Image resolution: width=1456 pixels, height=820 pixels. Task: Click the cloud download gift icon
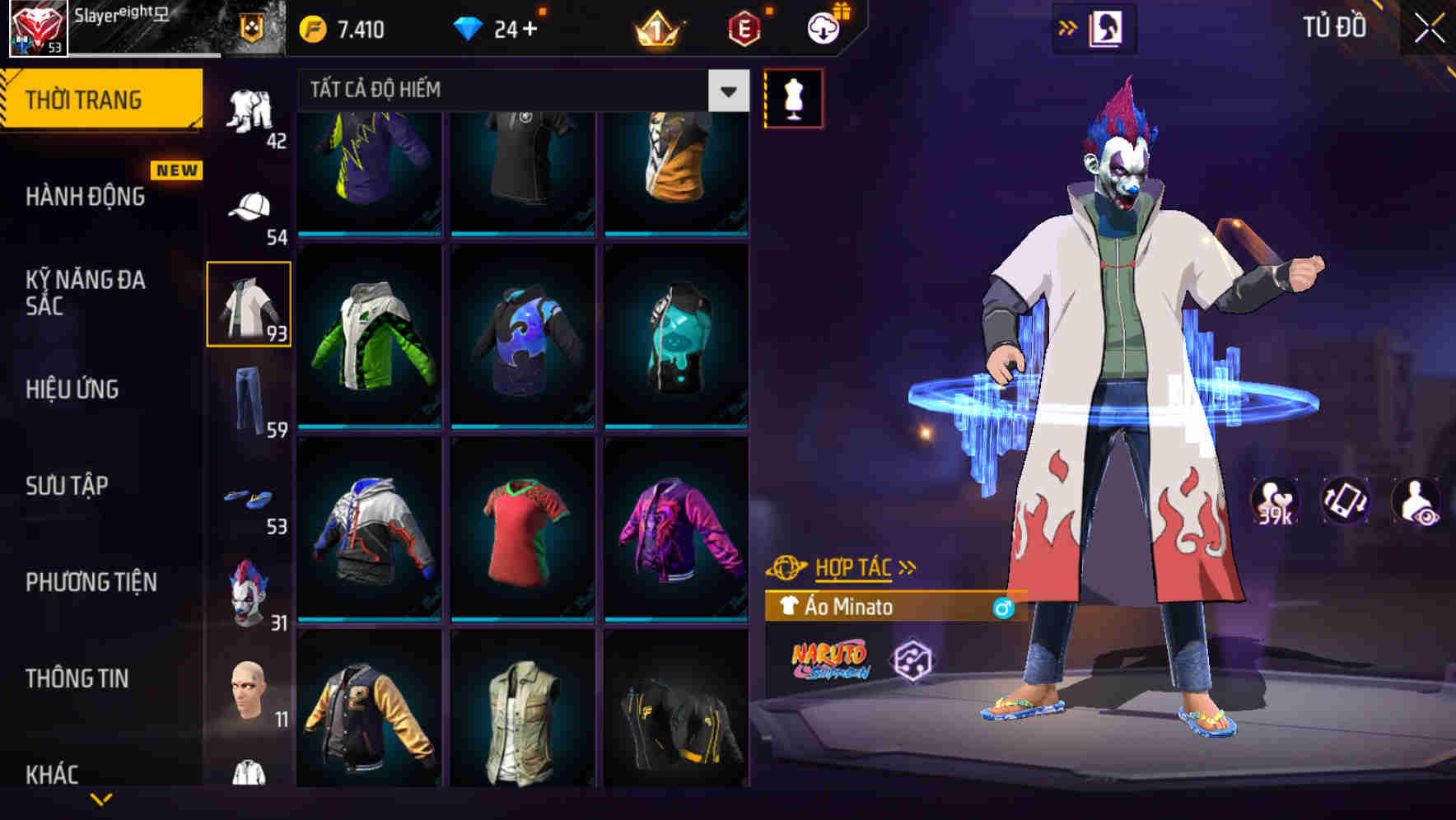pos(824,27)
